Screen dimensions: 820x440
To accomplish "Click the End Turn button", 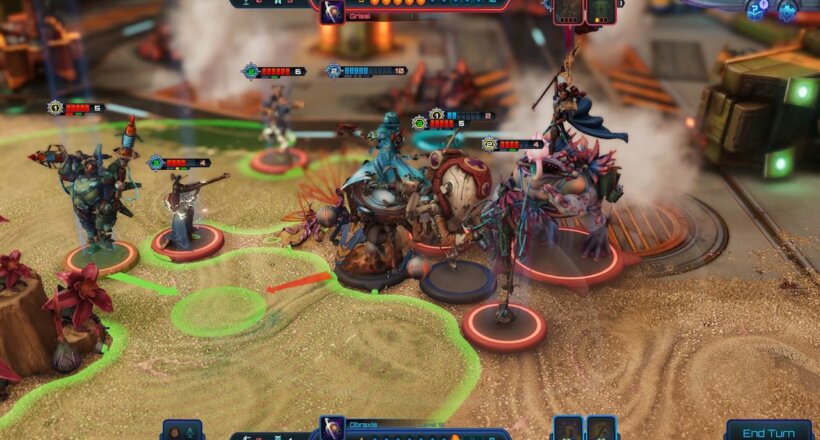I will click(x=768, y=431).
